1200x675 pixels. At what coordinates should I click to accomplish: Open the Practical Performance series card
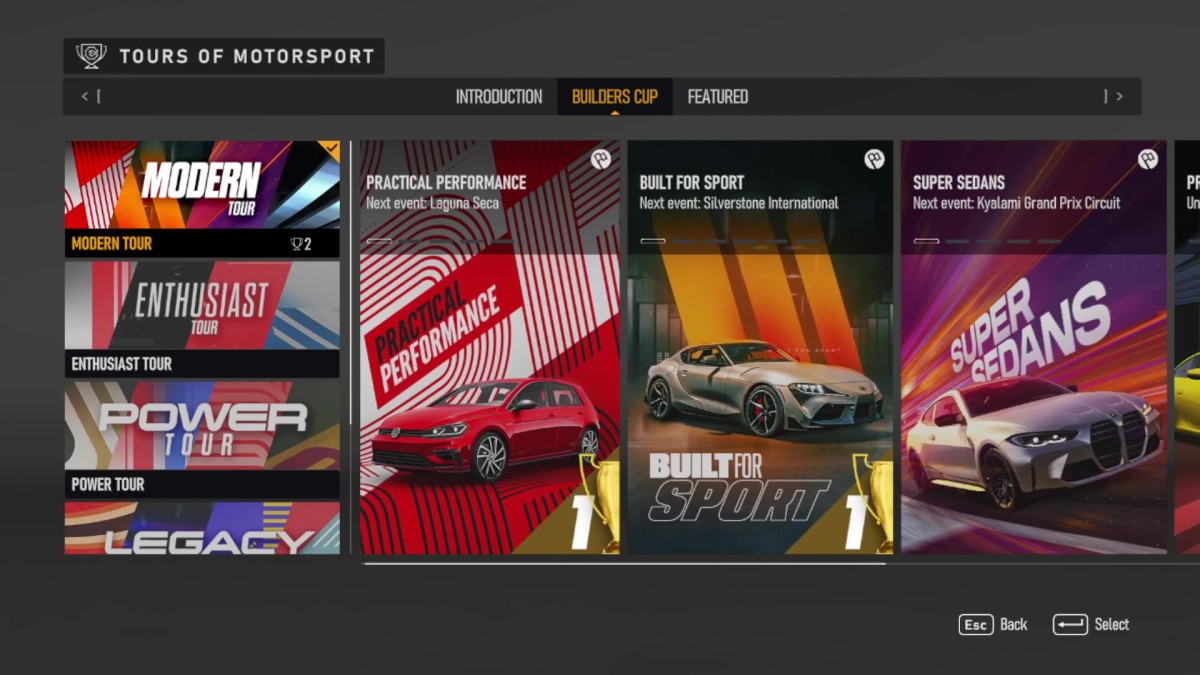[489, 347]
